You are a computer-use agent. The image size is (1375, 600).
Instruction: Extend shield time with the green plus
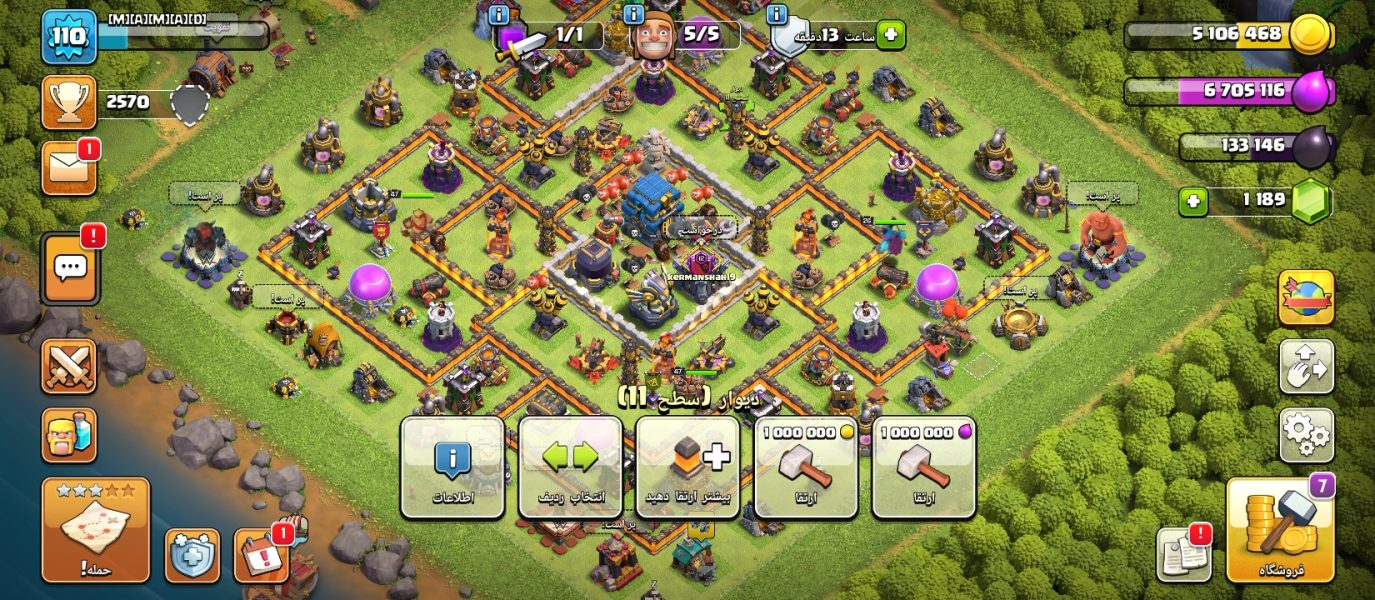tap(890, 36)
